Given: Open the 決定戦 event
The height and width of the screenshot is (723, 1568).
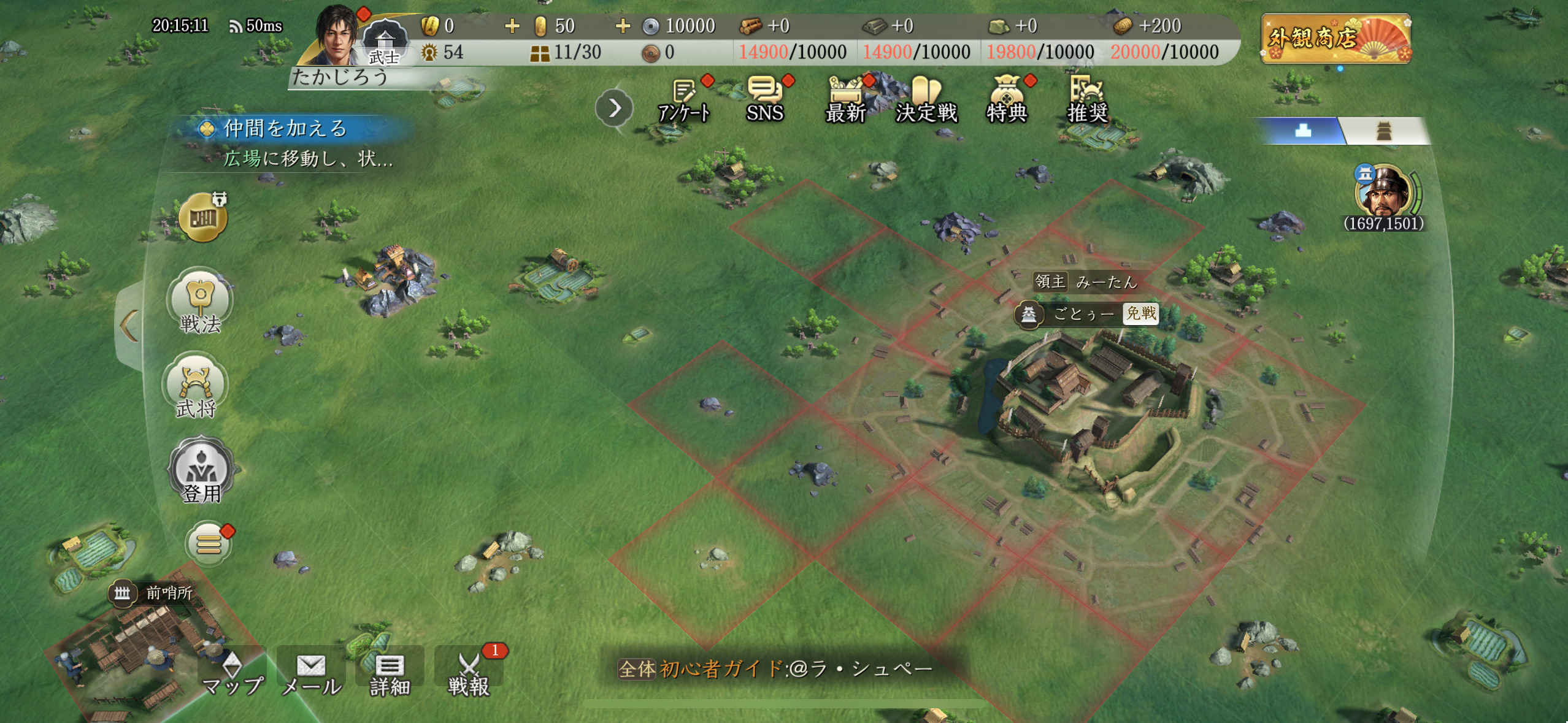Looking at the screenshot, I should click(x=926, y=99).
